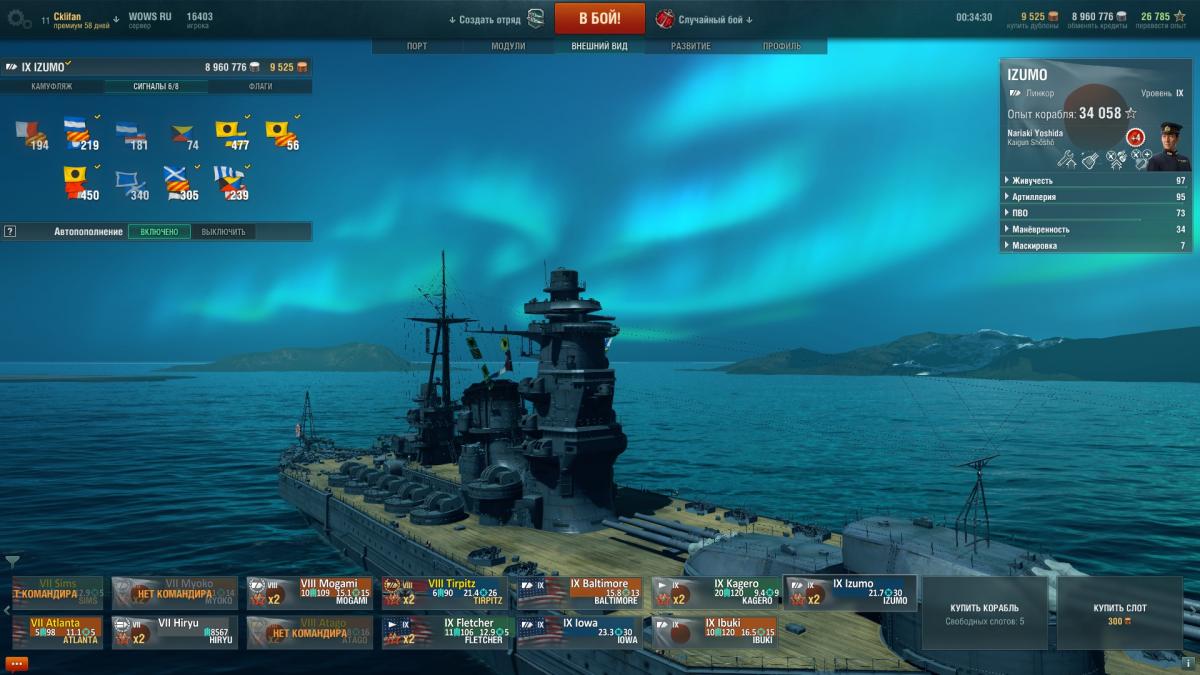This screenshot has height=675, width=1200.
Task: Open commander Nariaki Yoshida's portrait
Action: click(x=1167, y=146)
